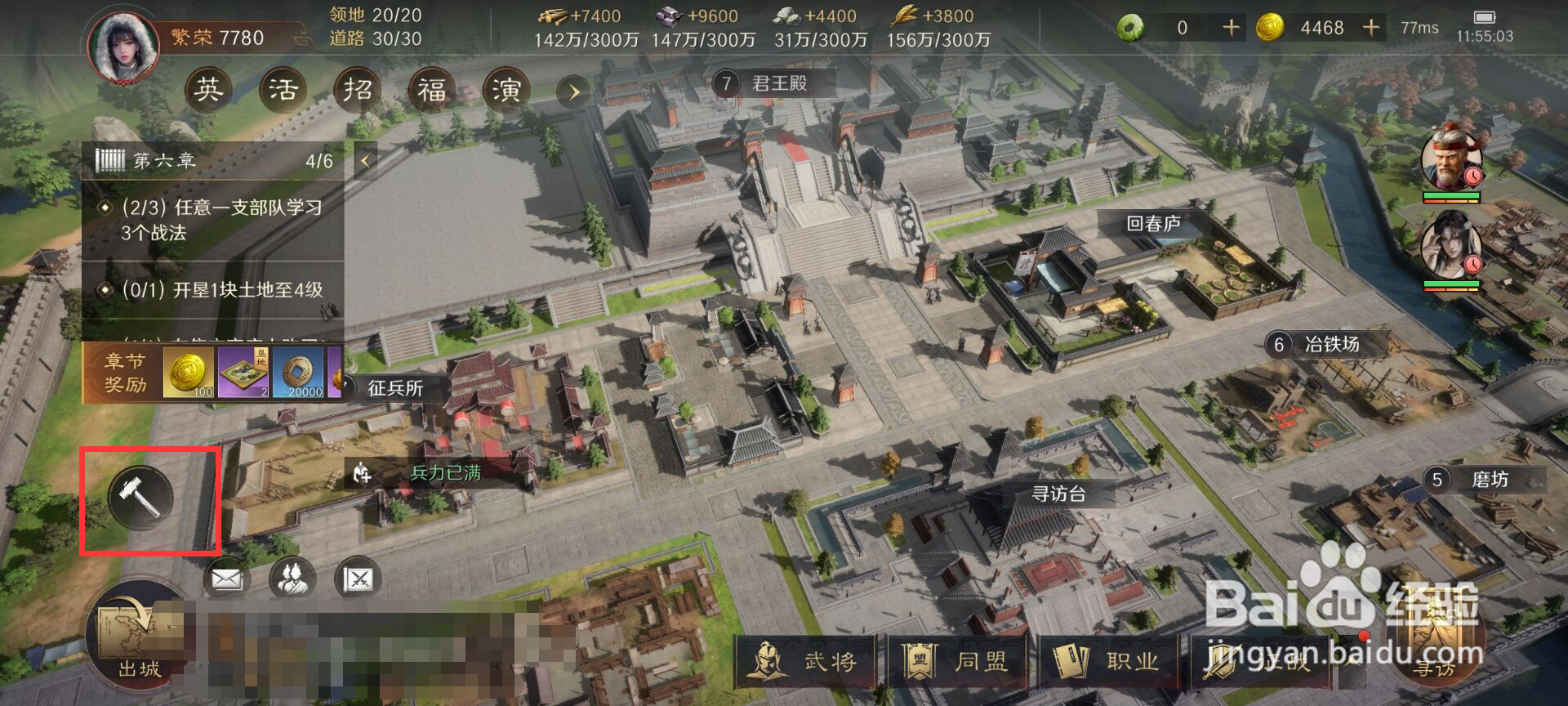Click the round 活 activity button
The height and width of the screenshot is (706, 1568).
click(283, 89)
